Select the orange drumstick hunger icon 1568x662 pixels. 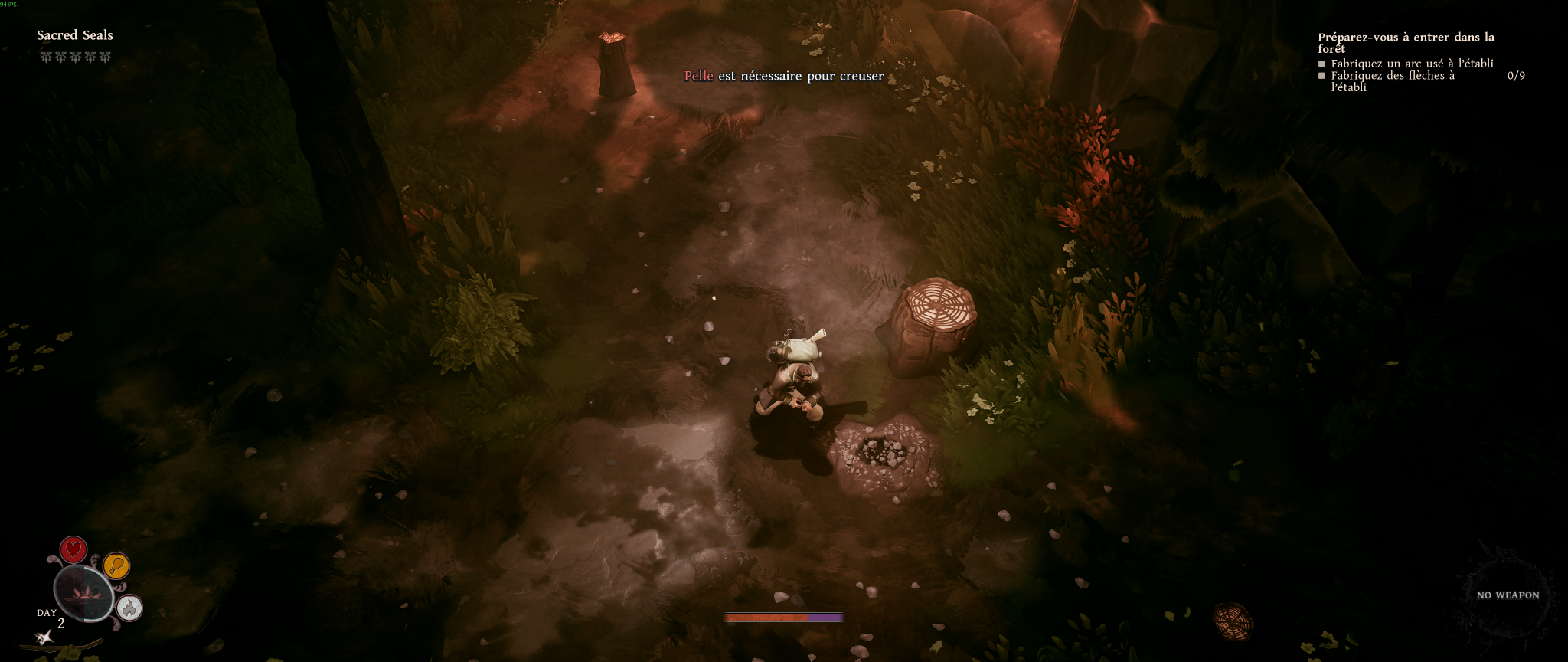pyautogui.click(x=116, y=566)
